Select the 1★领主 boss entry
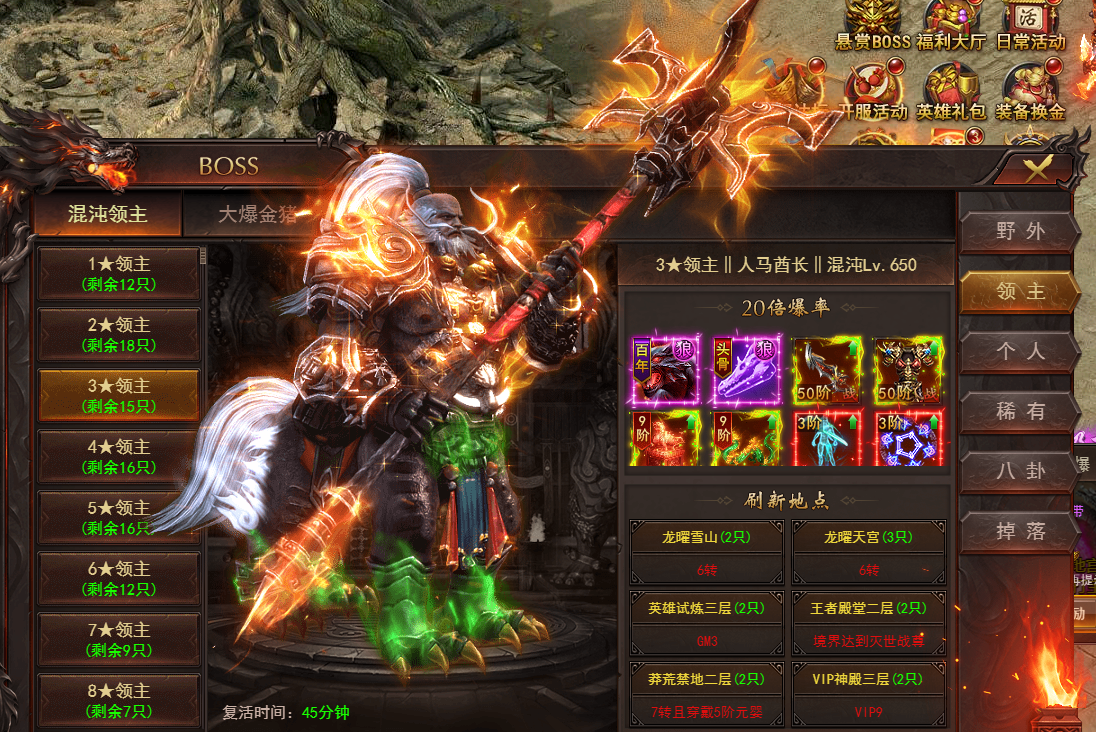The image size is (1096, 732). pos(119,273)
